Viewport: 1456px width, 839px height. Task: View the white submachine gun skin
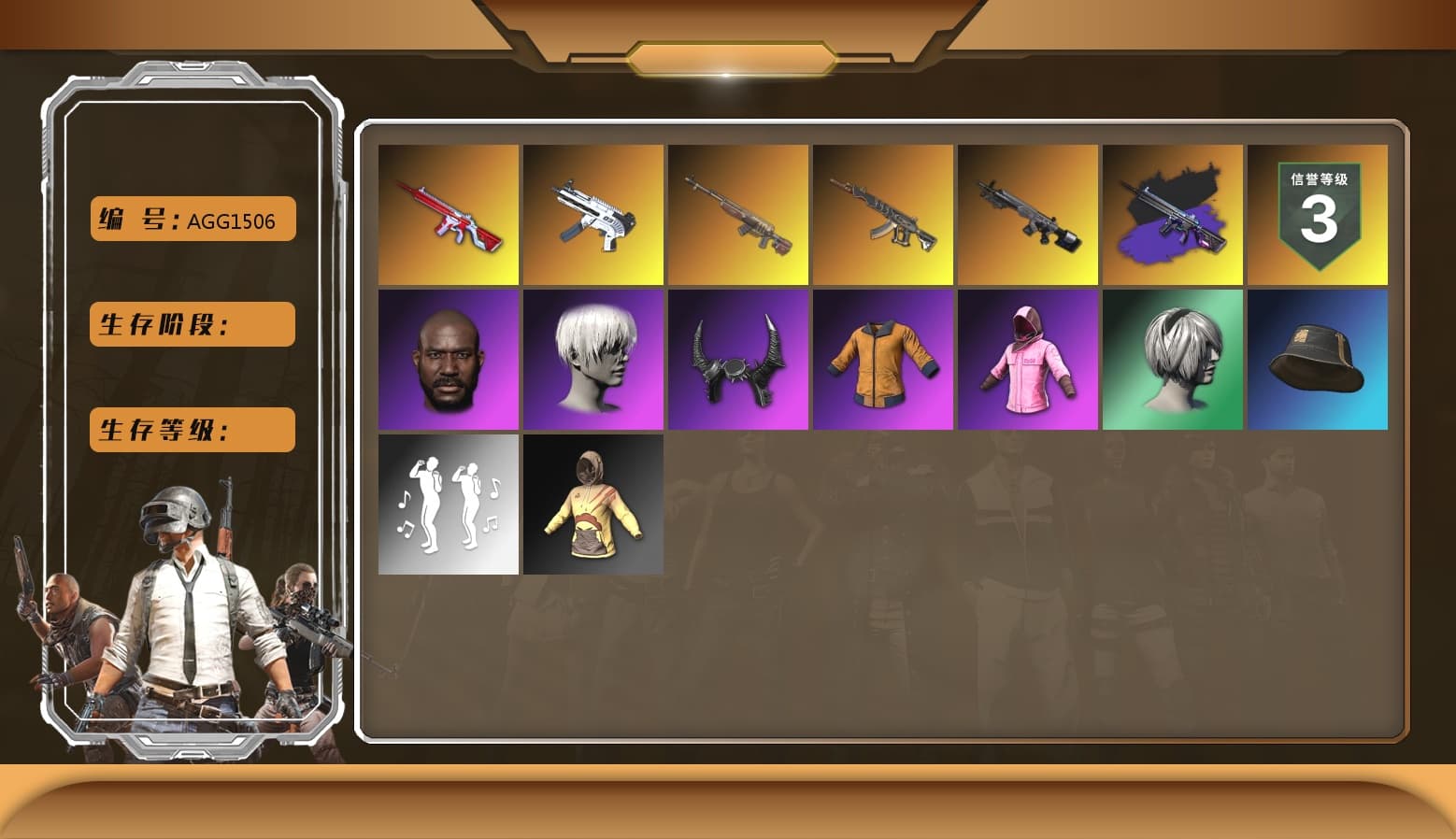pyautogui.click(x=592, y=214)
